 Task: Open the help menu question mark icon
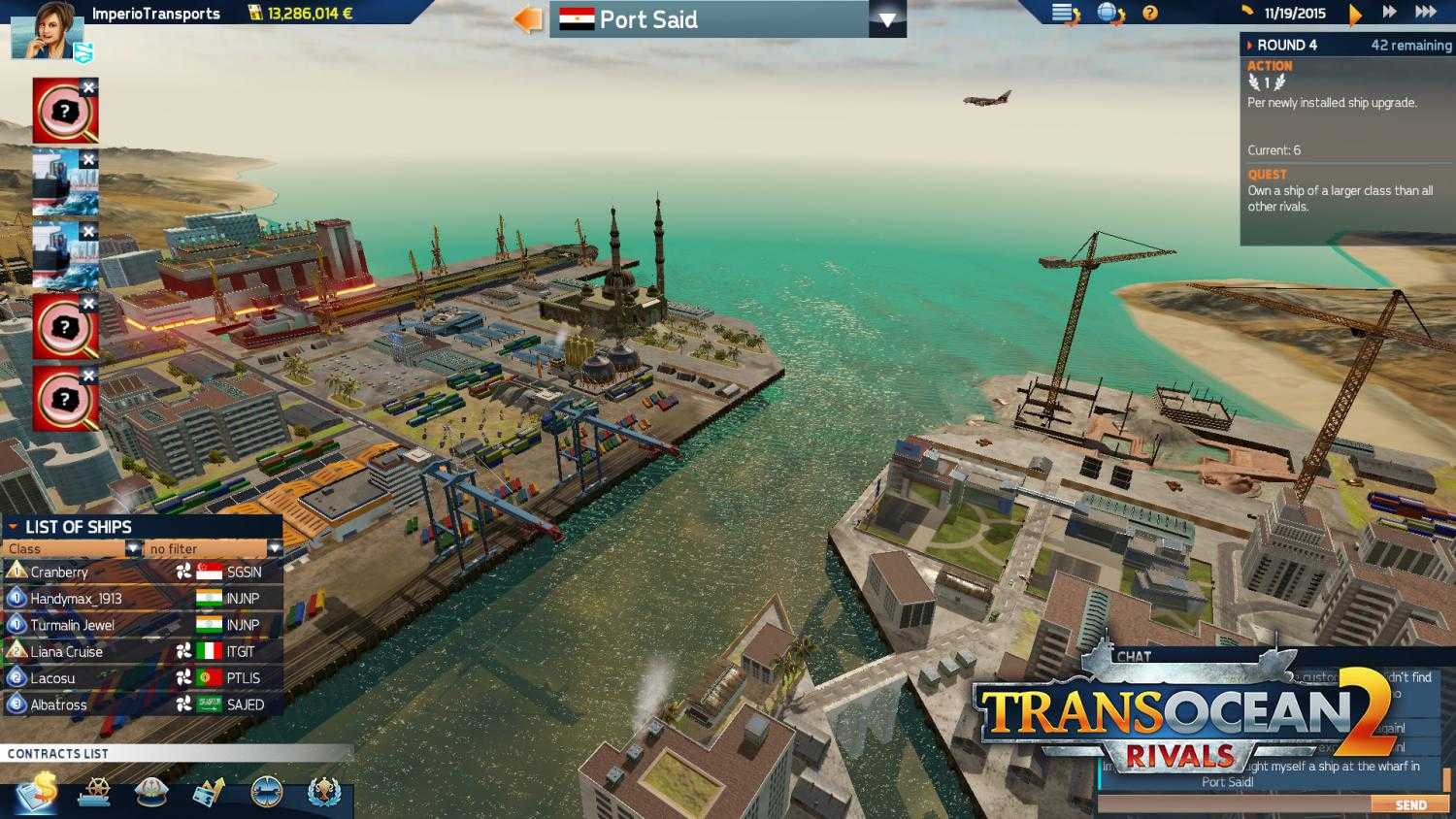[1150, 15]
